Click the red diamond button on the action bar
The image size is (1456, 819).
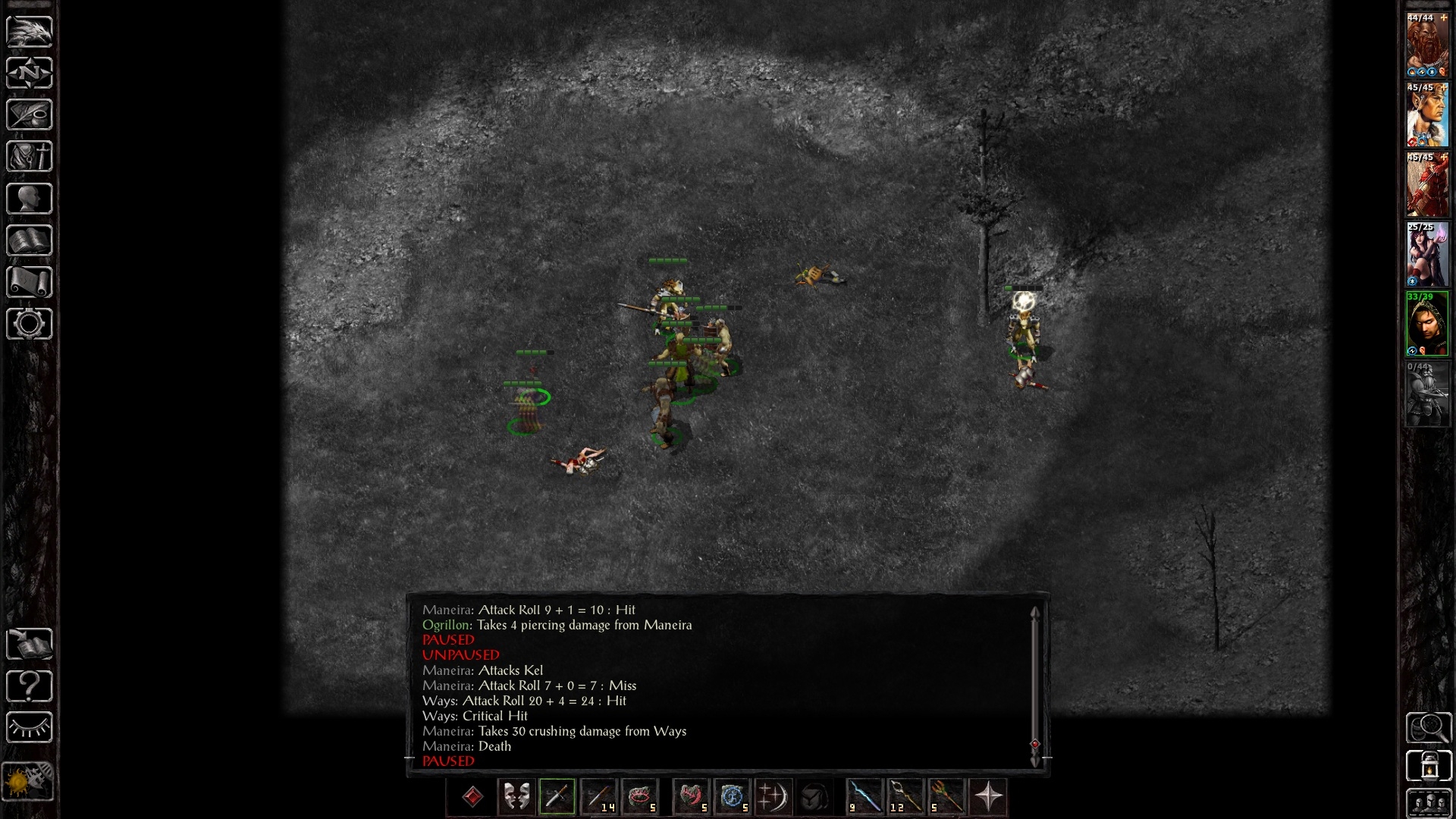tap(472, 797)
